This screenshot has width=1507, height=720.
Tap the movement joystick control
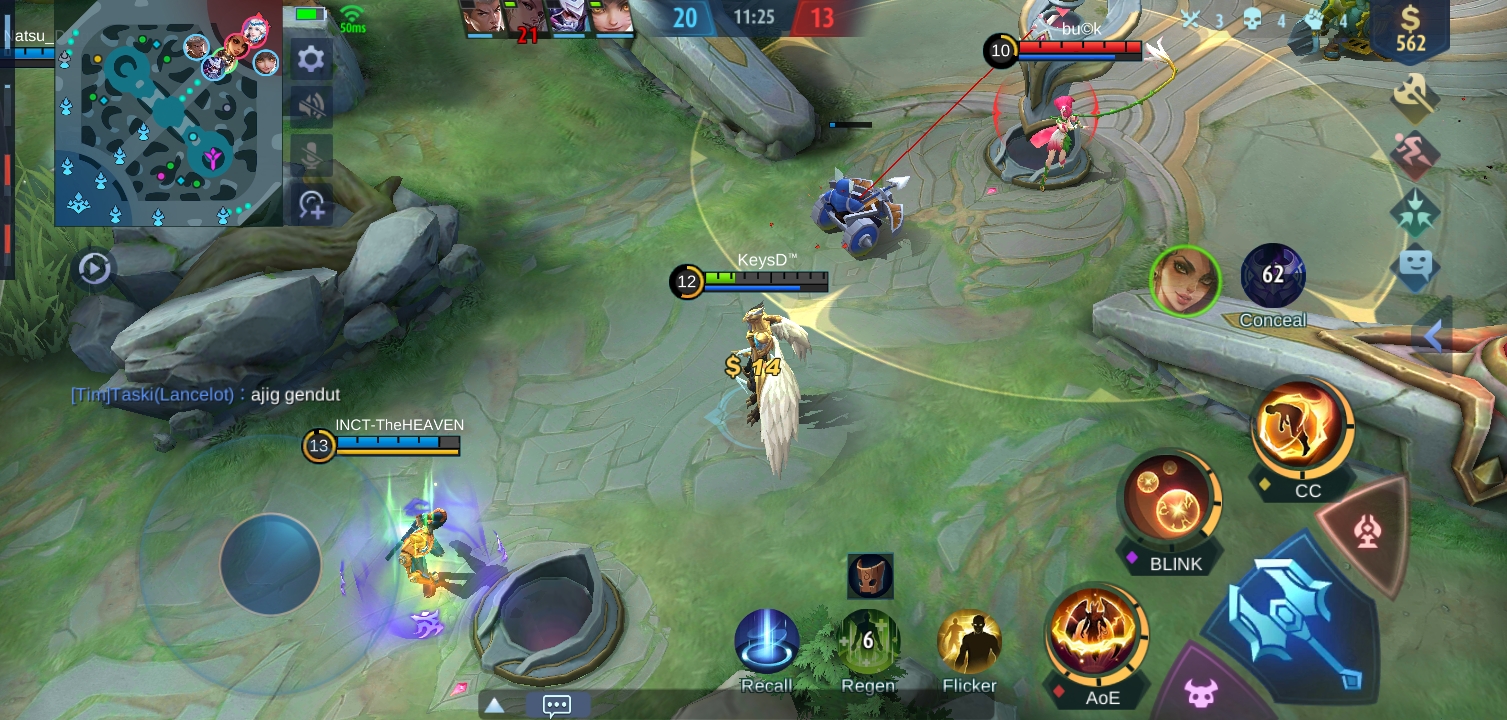click(271, 566)
